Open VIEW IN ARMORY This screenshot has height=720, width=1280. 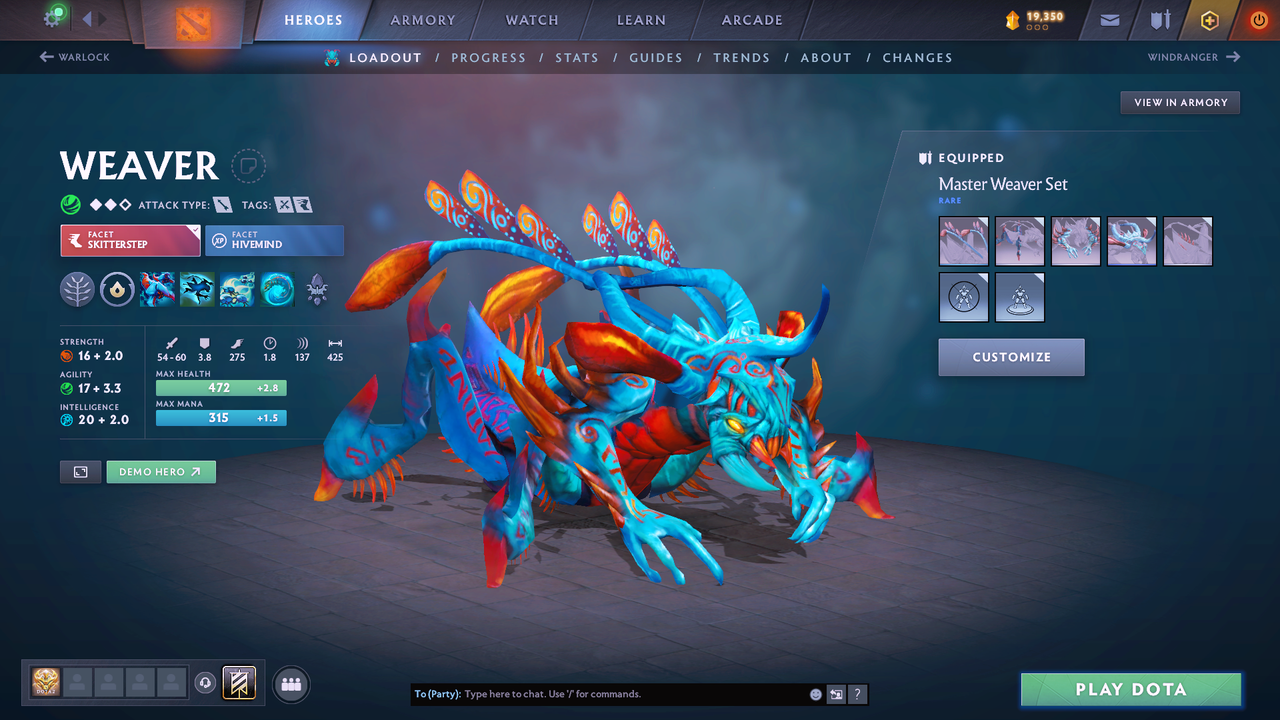(x=1179, y=102)
